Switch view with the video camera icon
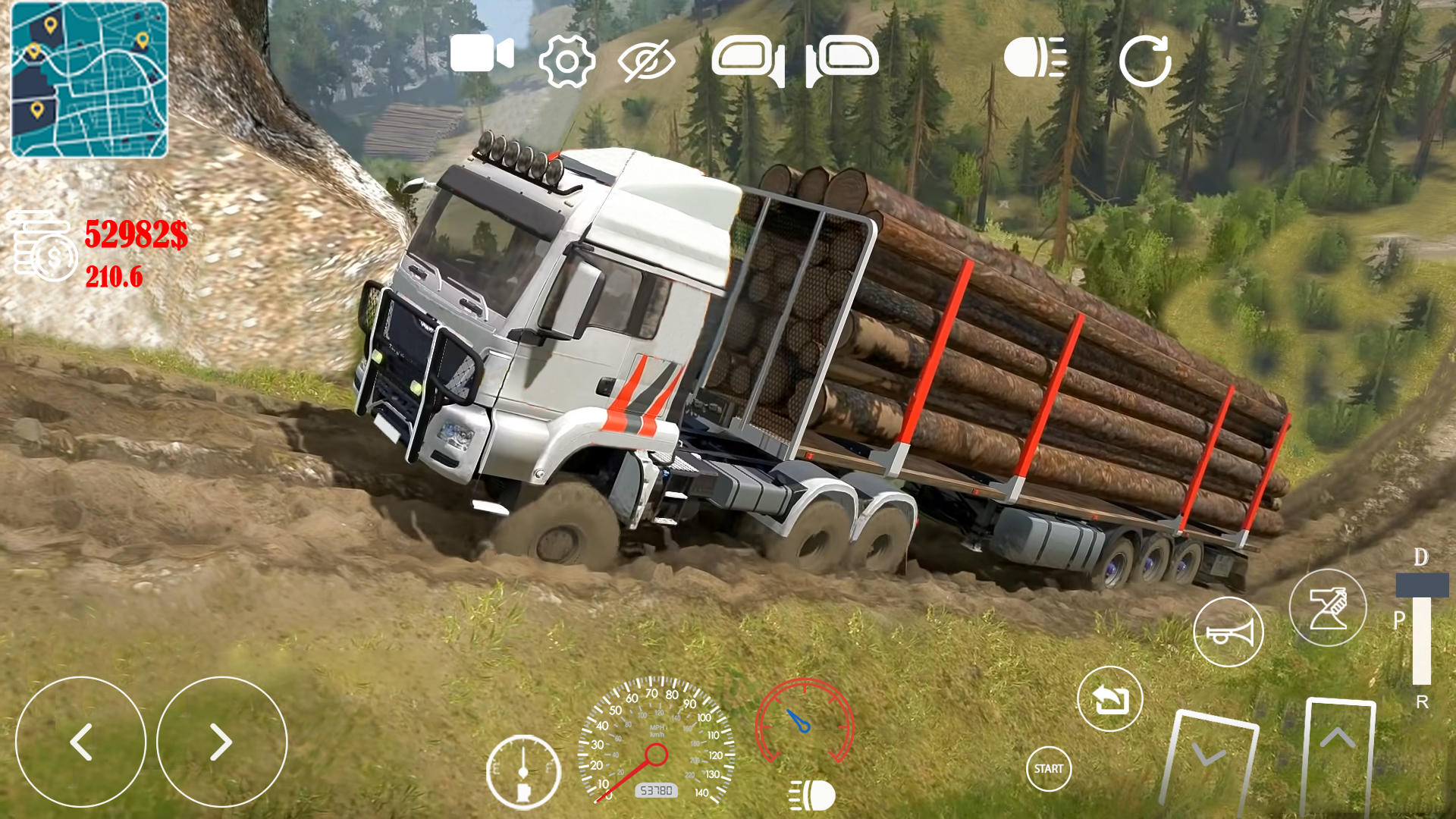The image size is (1456, 819). (482, 55)
